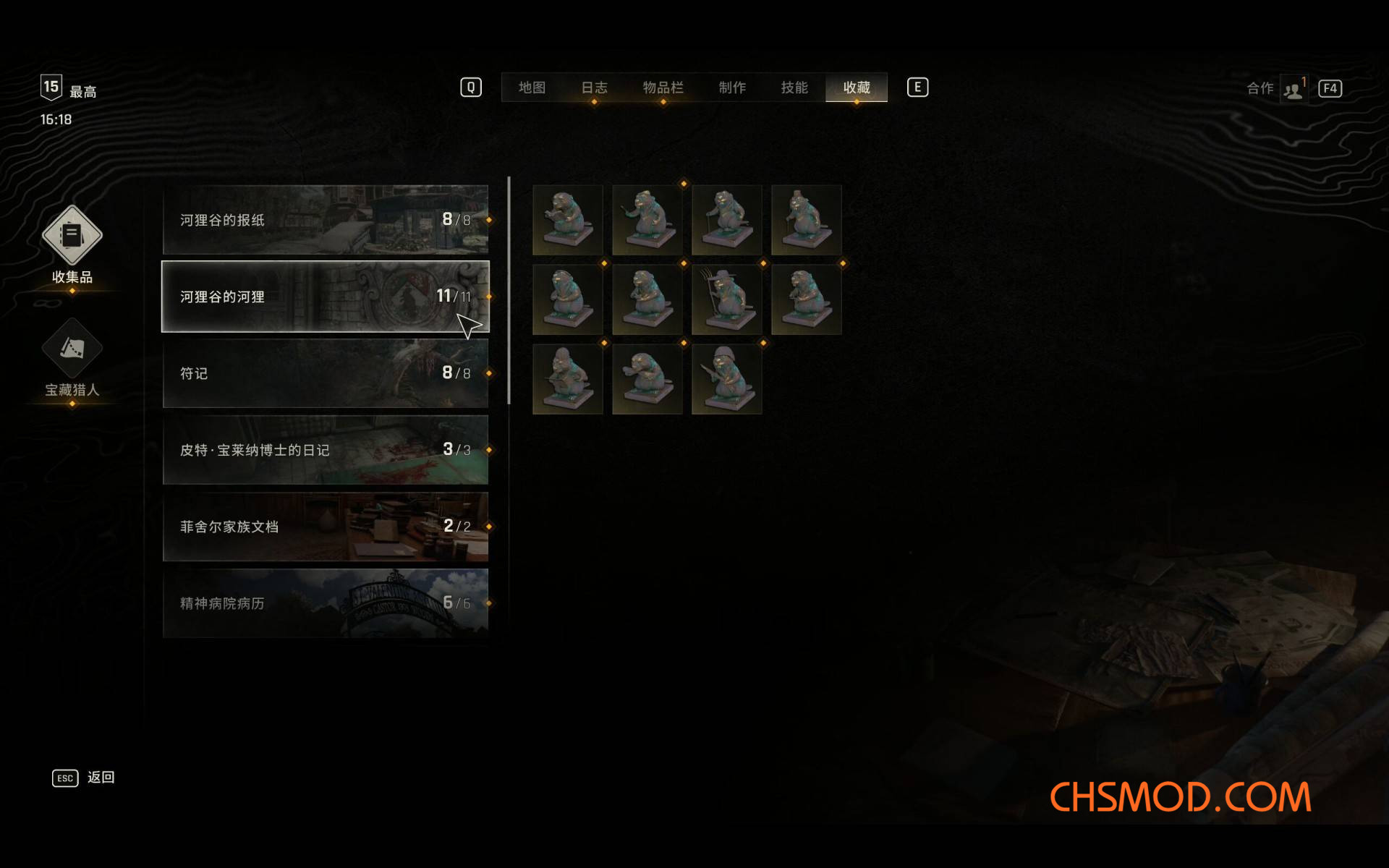This screenshot has width=1389, height=868.
Task: Open the 精神病院病历 row
Action: pos(326,603)
